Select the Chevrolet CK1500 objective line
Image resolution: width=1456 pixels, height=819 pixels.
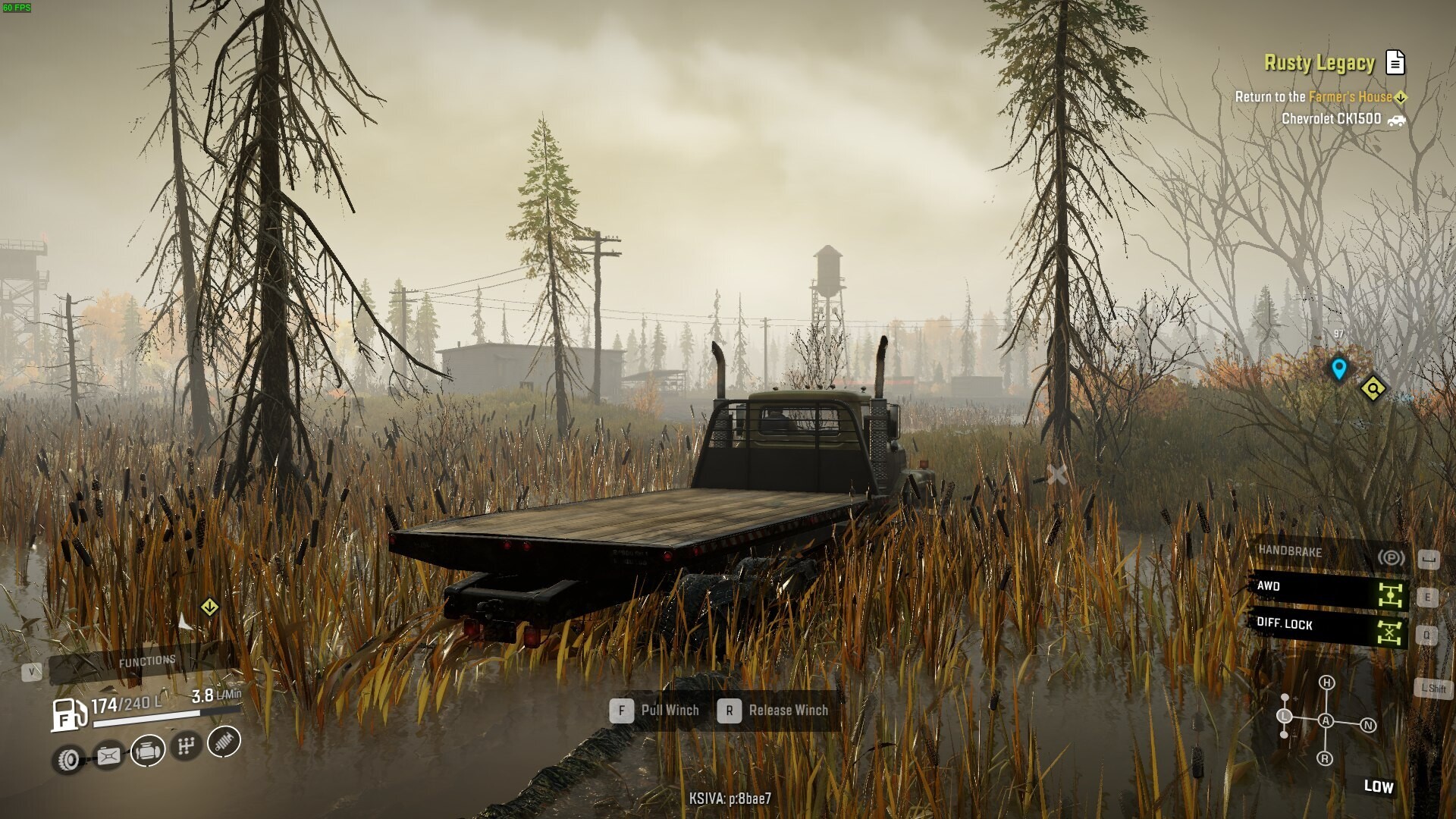pyautogui.click(x=1331, y=119)
